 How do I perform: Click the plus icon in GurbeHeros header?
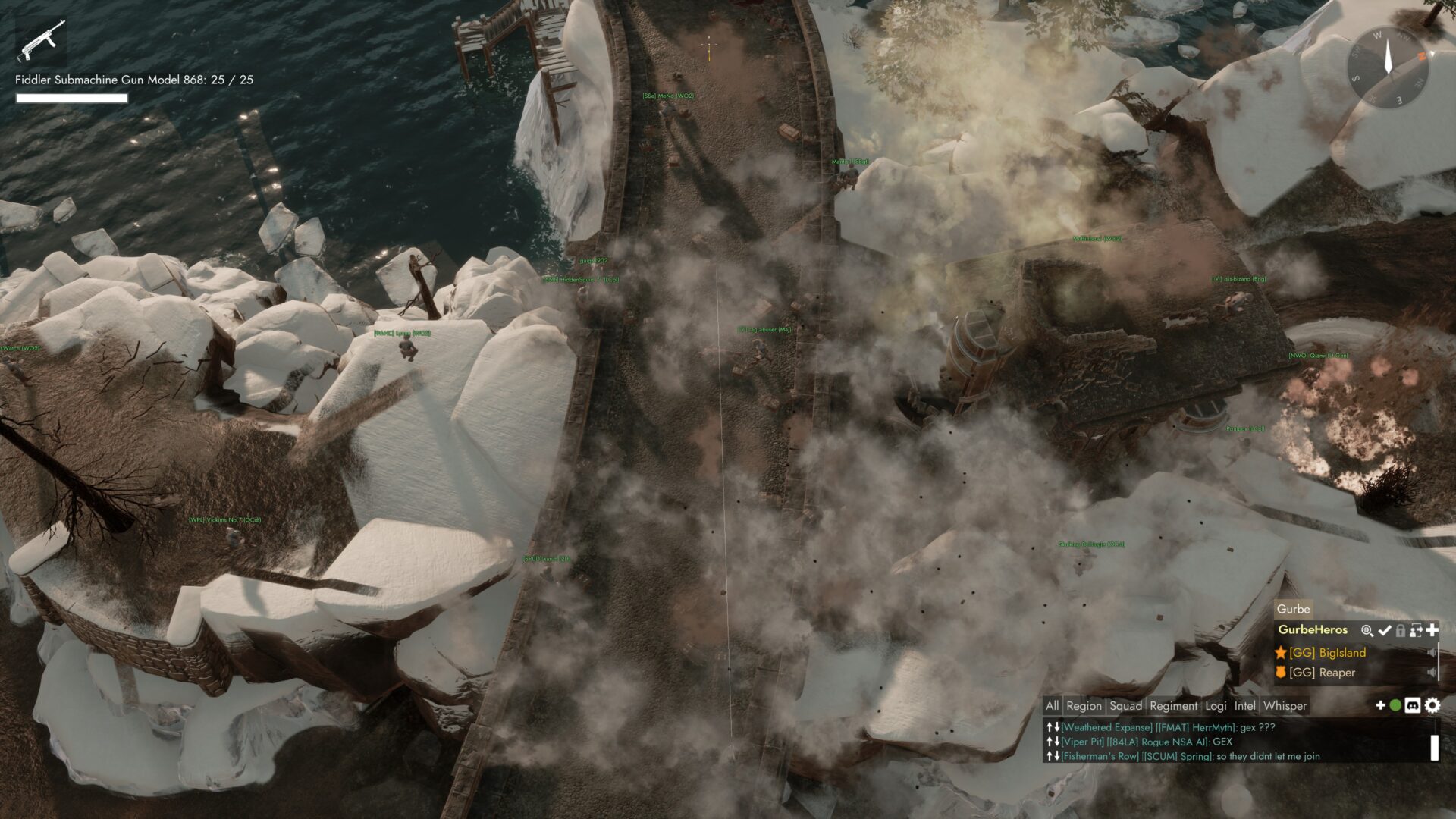click(x=1432, y=630)
